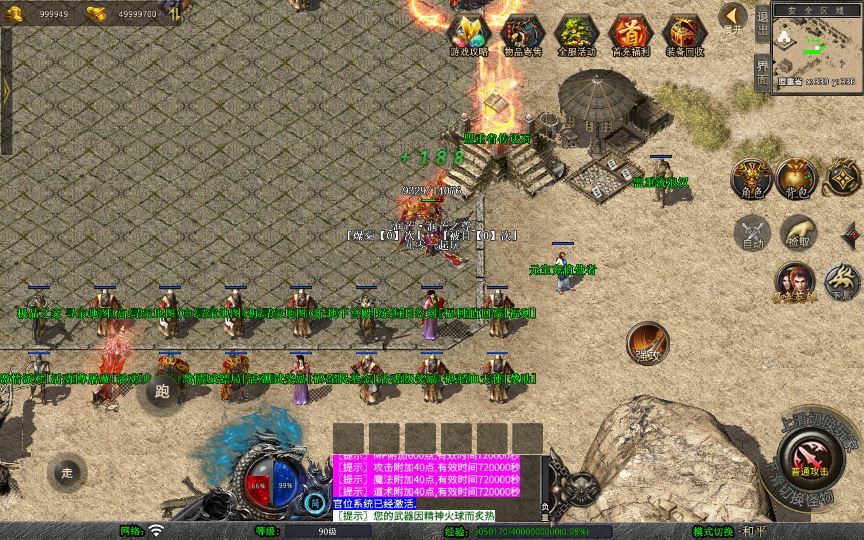Toggle 自动 auto-combat with crossed swords
The image size is (864, 540).
(x=752, y=233)
